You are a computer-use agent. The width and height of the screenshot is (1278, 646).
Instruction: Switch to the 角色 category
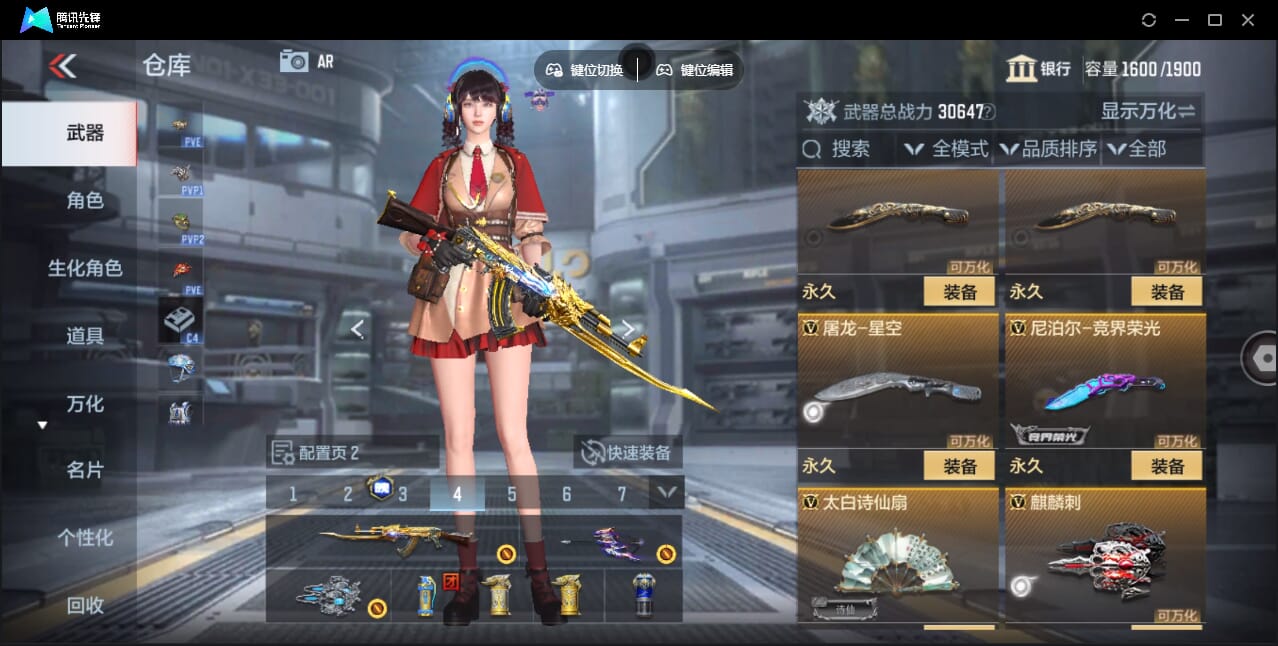(85, 200)
